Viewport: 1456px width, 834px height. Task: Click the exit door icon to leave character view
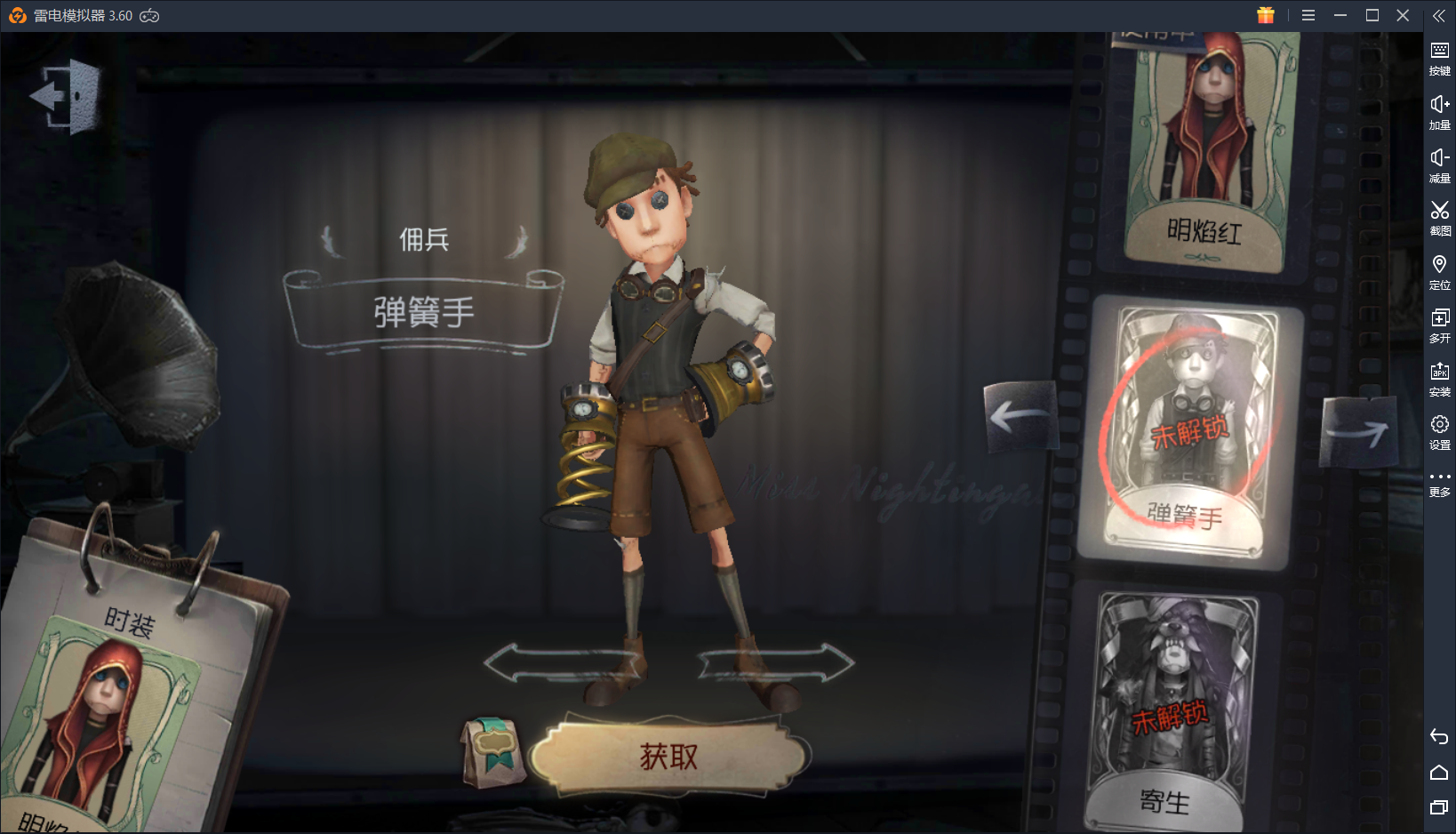coord(67,96)
